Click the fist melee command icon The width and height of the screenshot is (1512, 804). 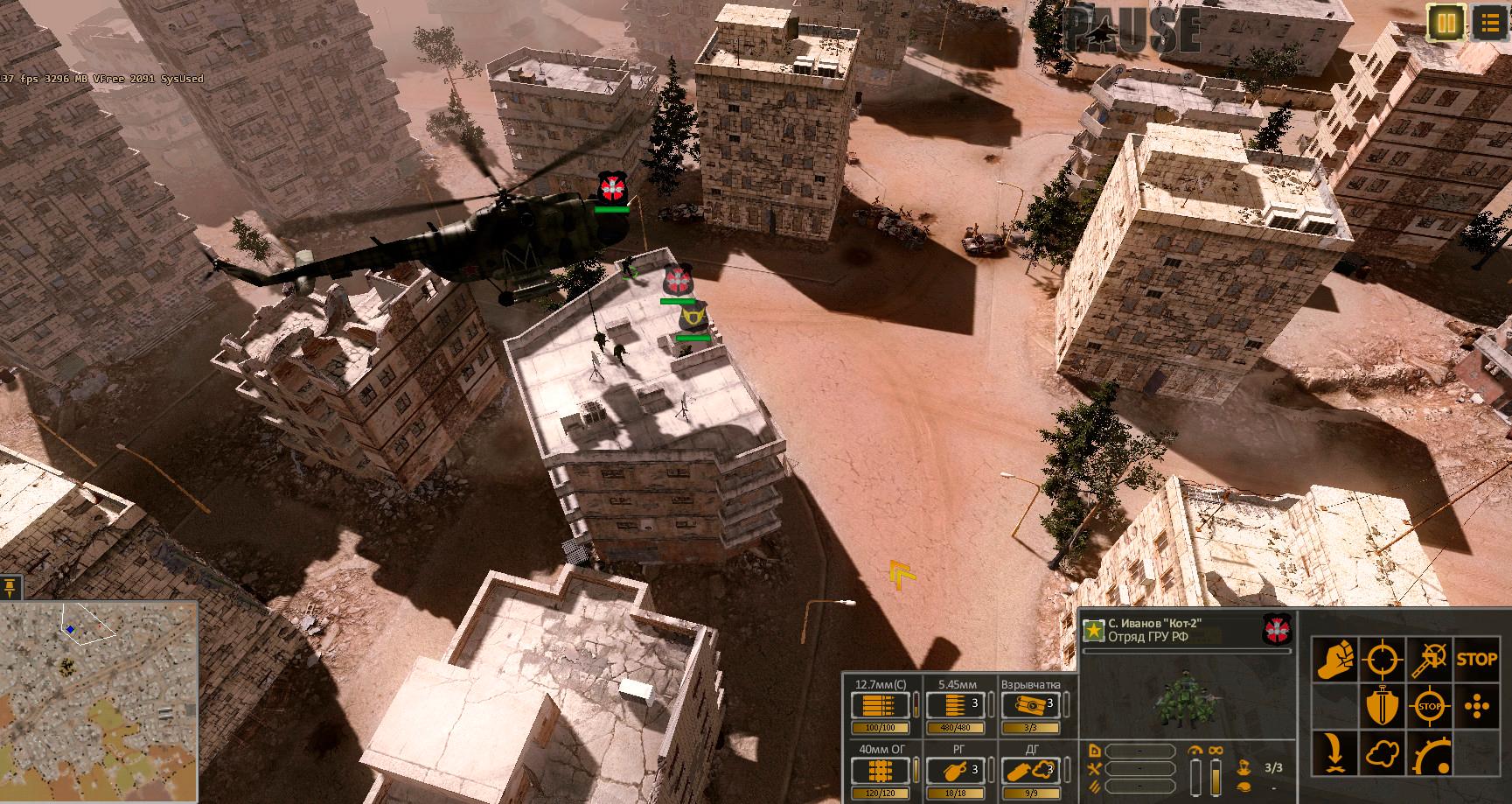click(1334, 659)
